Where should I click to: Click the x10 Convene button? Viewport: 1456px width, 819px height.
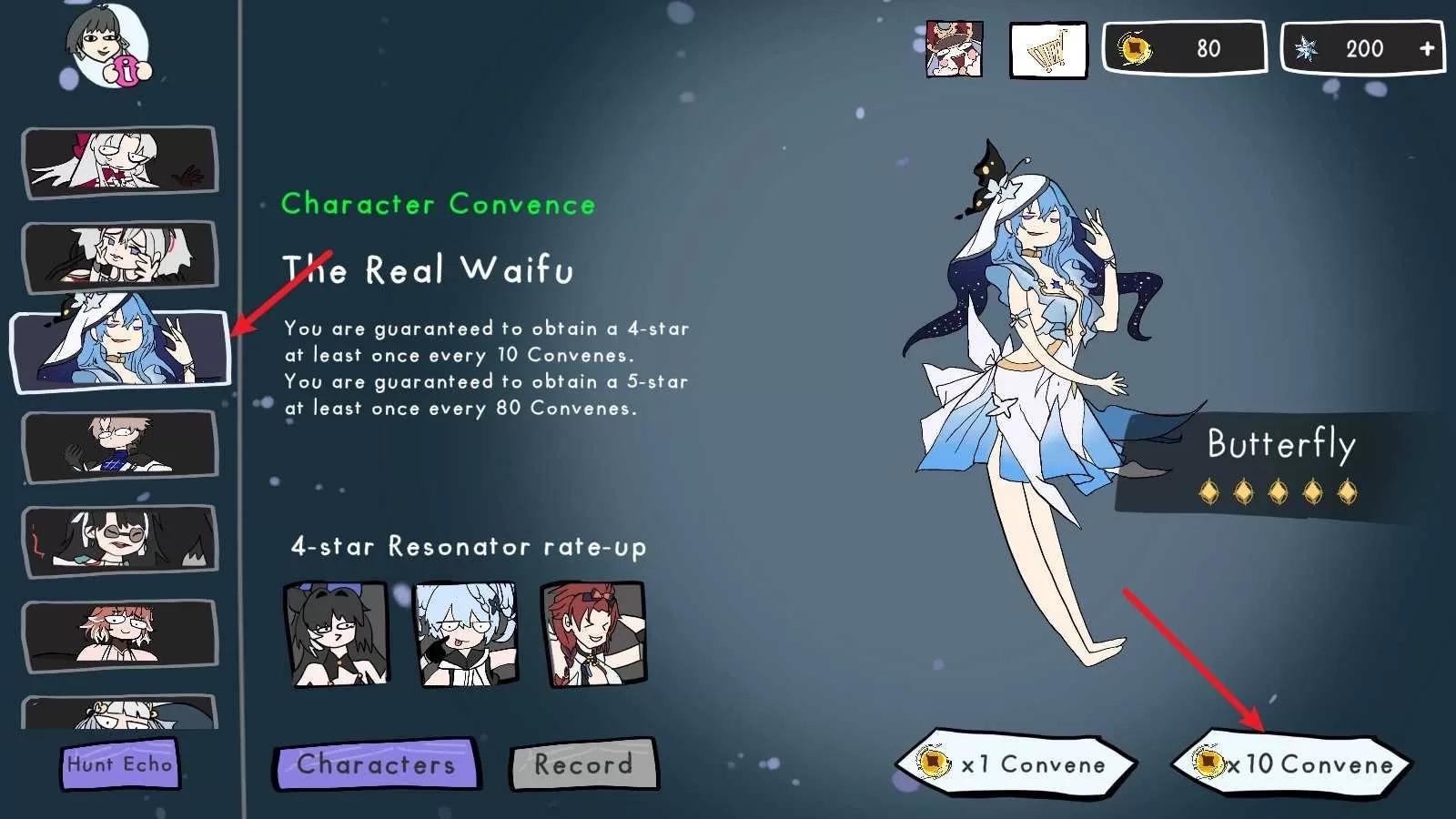tap(1291, 764)
